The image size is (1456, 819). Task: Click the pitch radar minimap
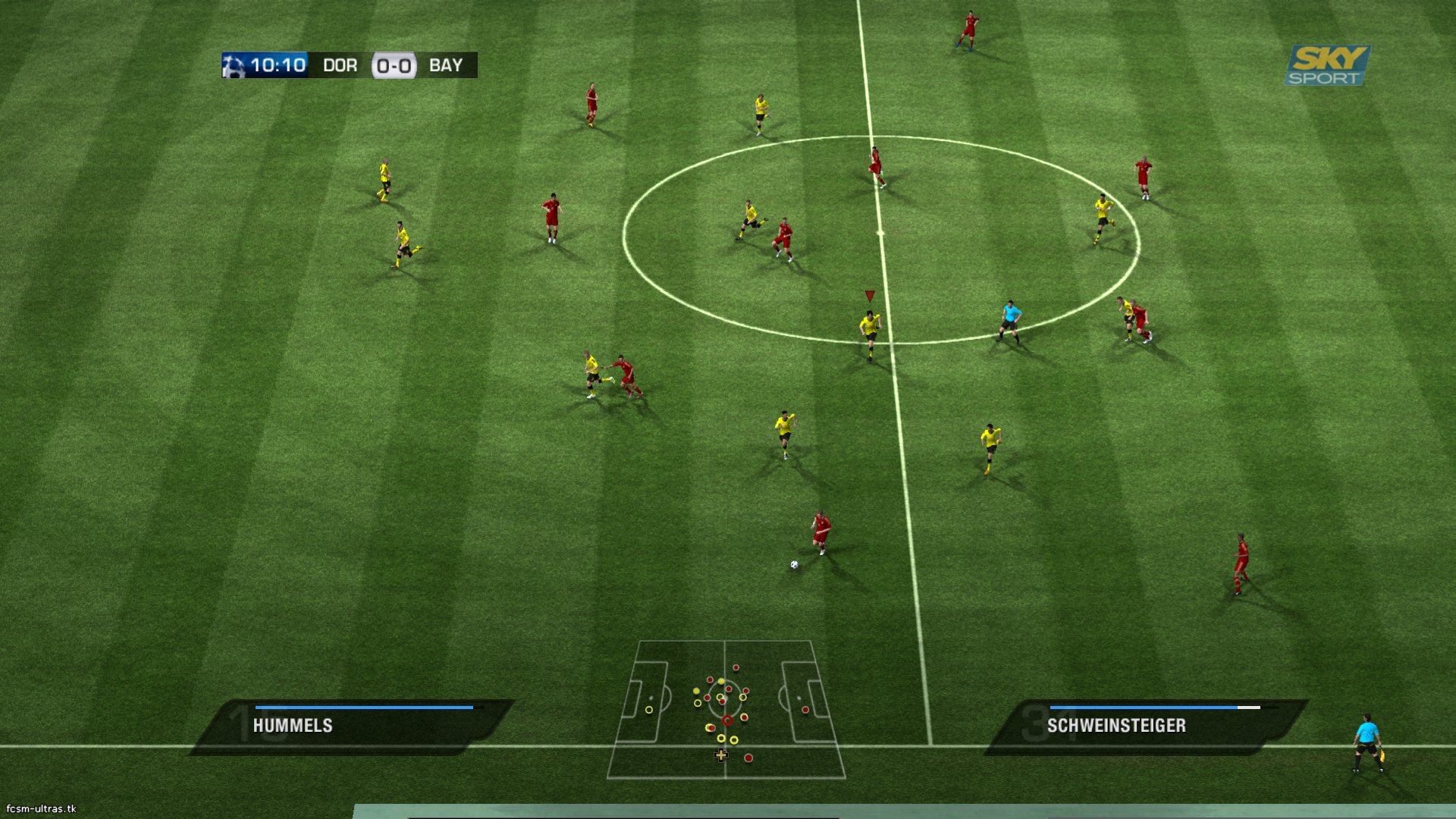point(726,710)
